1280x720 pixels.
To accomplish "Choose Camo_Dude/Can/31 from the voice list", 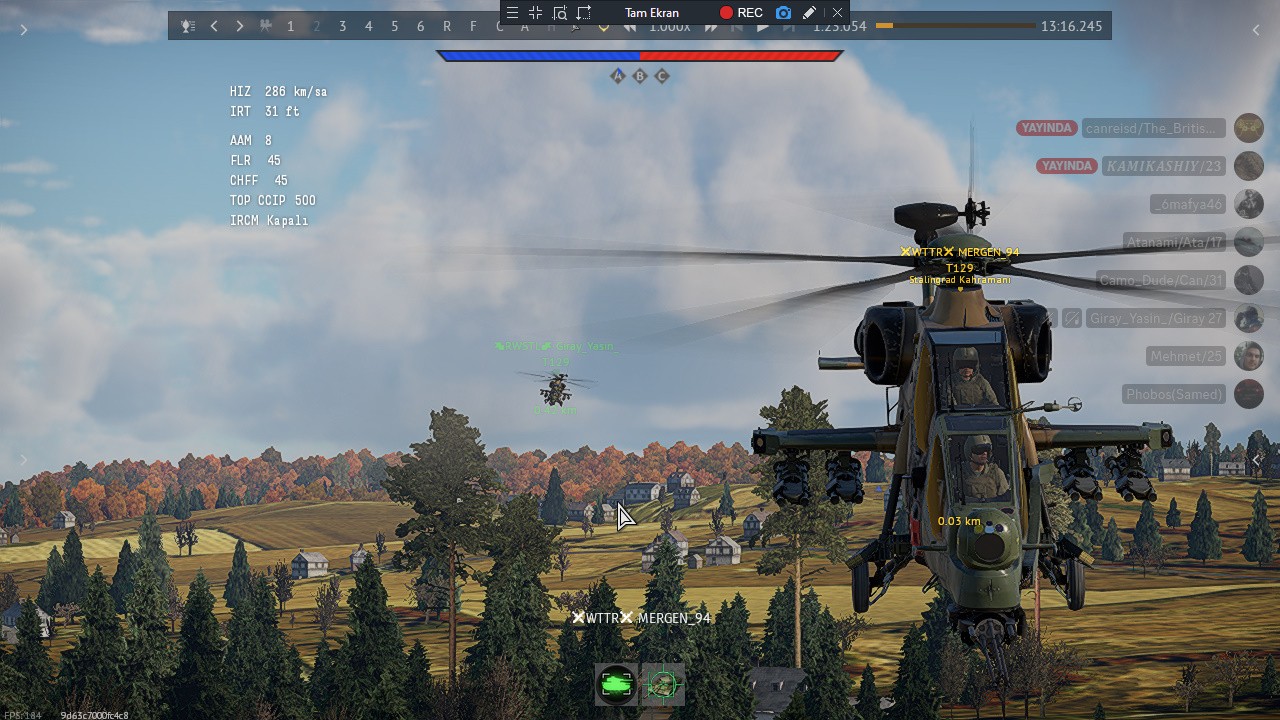I will 1160,280.
